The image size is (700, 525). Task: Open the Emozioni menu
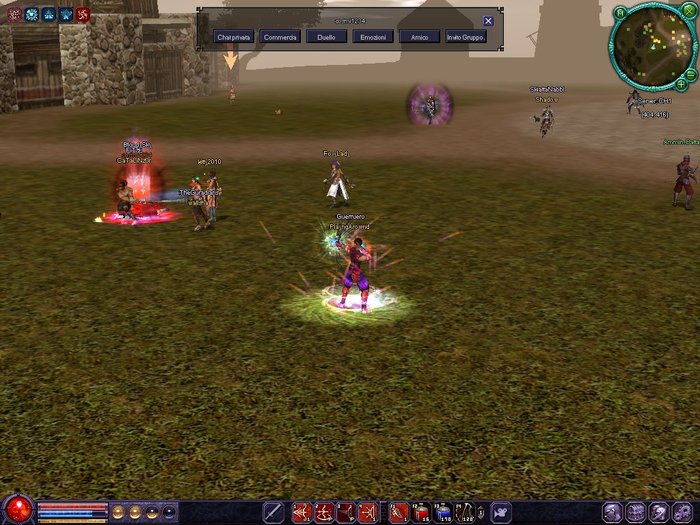pyautogui.click(x=373, y=37)
